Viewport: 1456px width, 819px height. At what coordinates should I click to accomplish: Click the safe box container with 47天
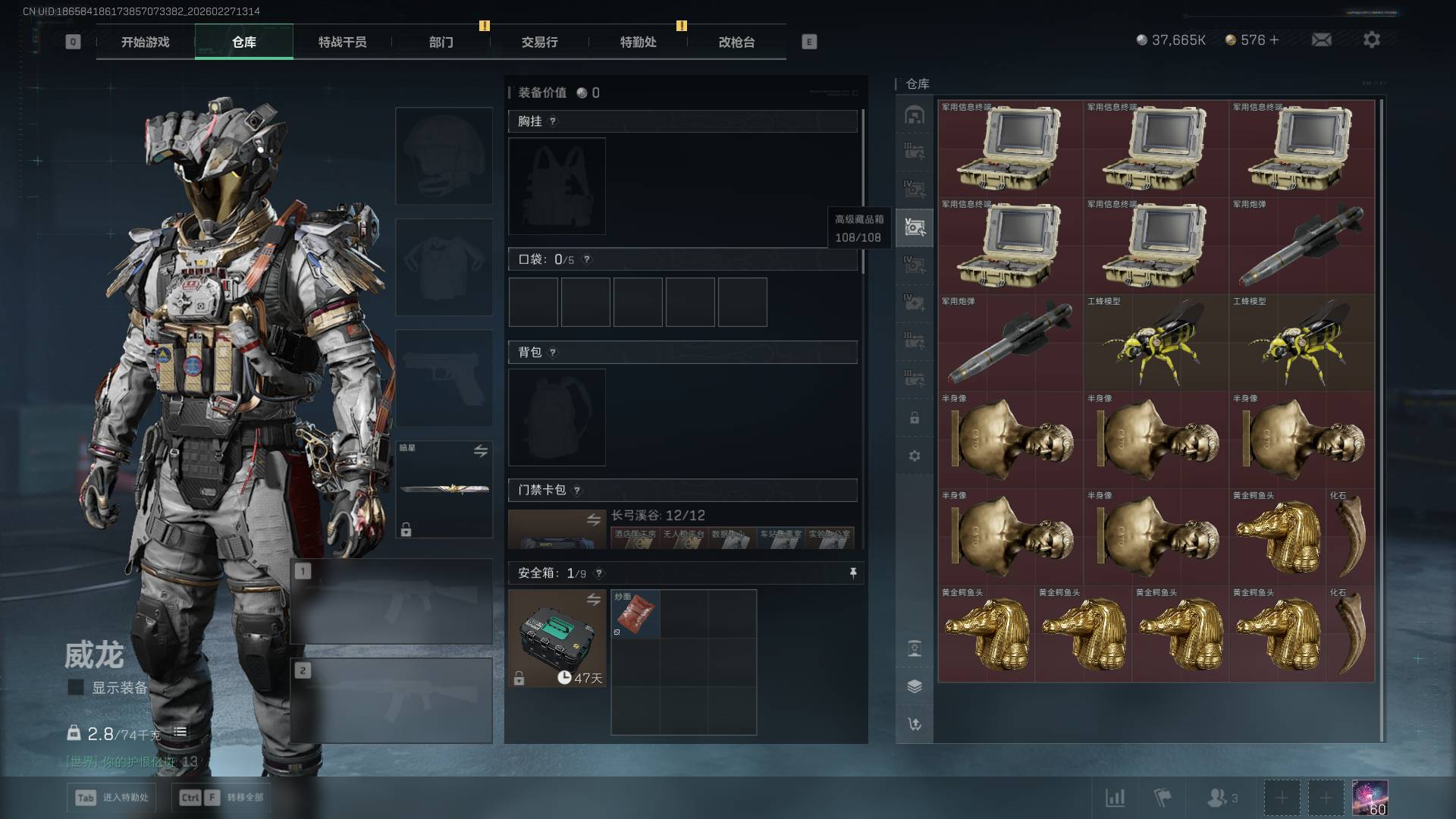click(557, 639)
